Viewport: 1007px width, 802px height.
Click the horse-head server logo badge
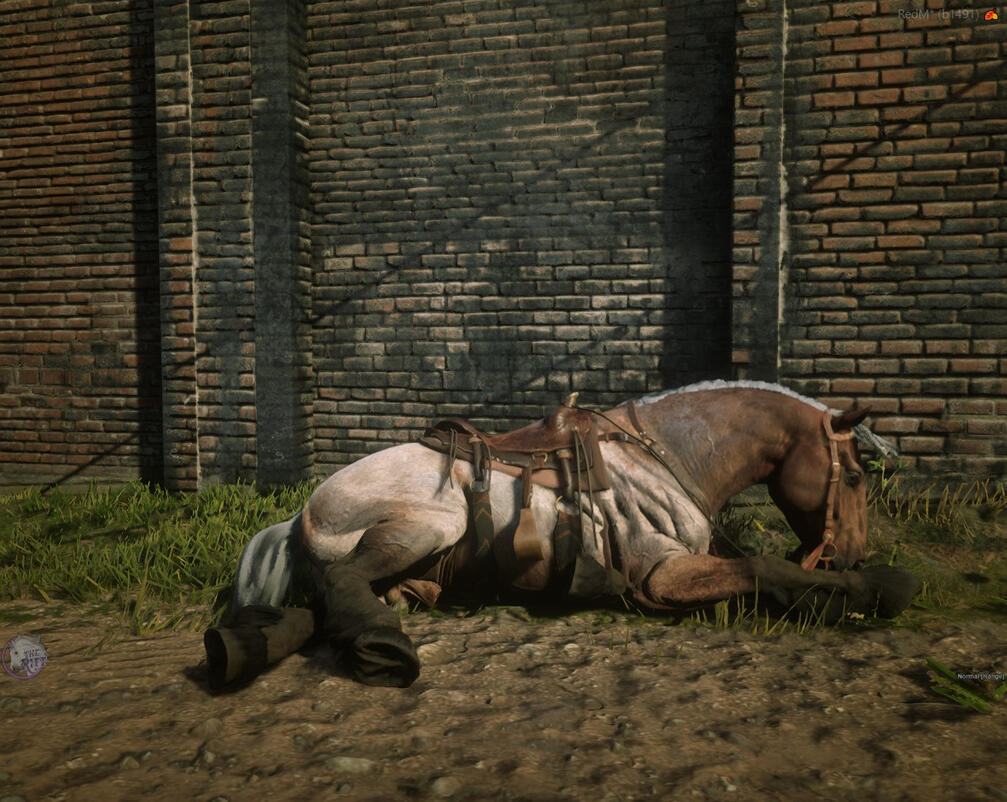(x=22, y=657)
